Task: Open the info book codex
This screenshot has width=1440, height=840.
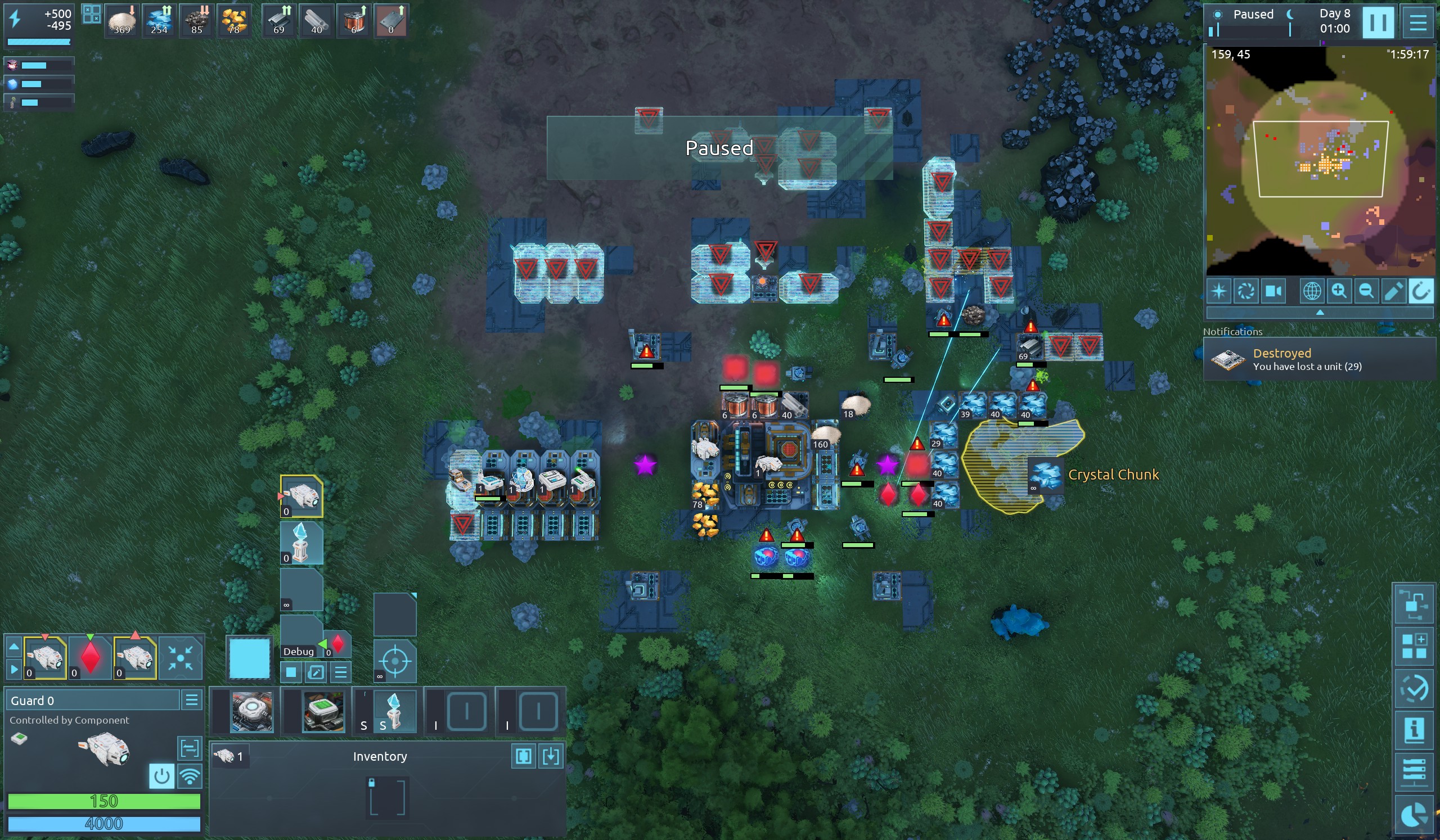Action: tap(1414, 730)
